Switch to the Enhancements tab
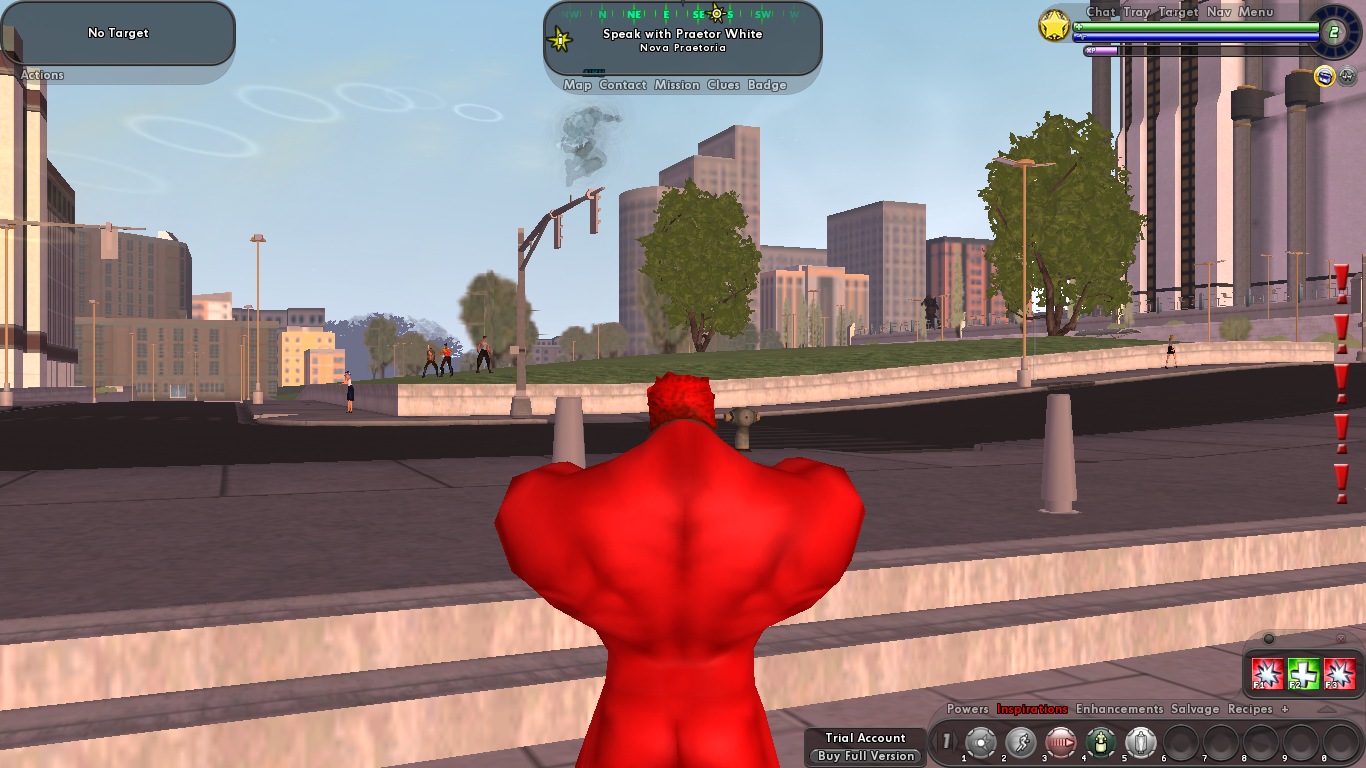This screenshot has height=768, width=1366. [1118, 709]
